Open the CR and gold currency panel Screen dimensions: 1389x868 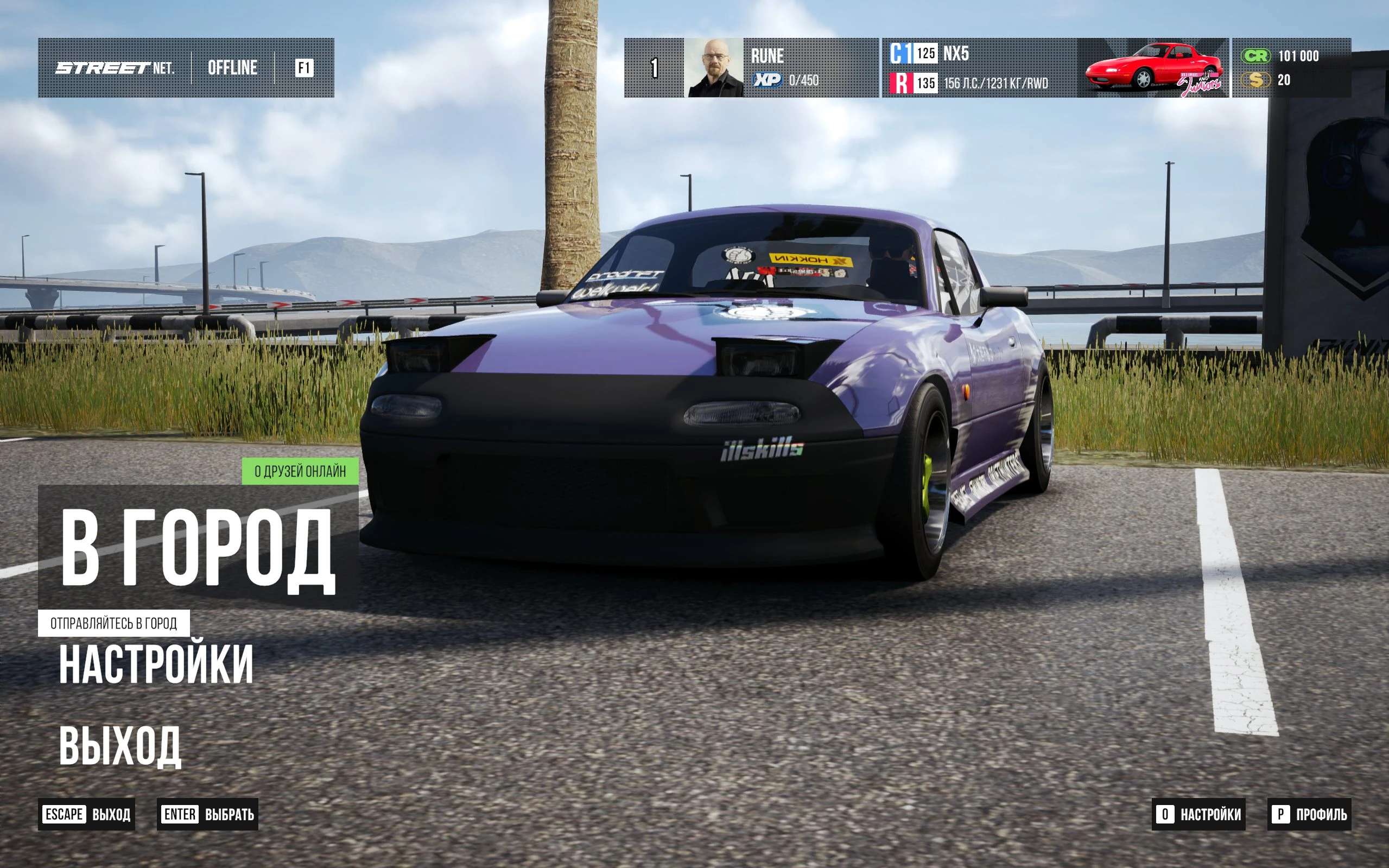tap(1291, 68)
